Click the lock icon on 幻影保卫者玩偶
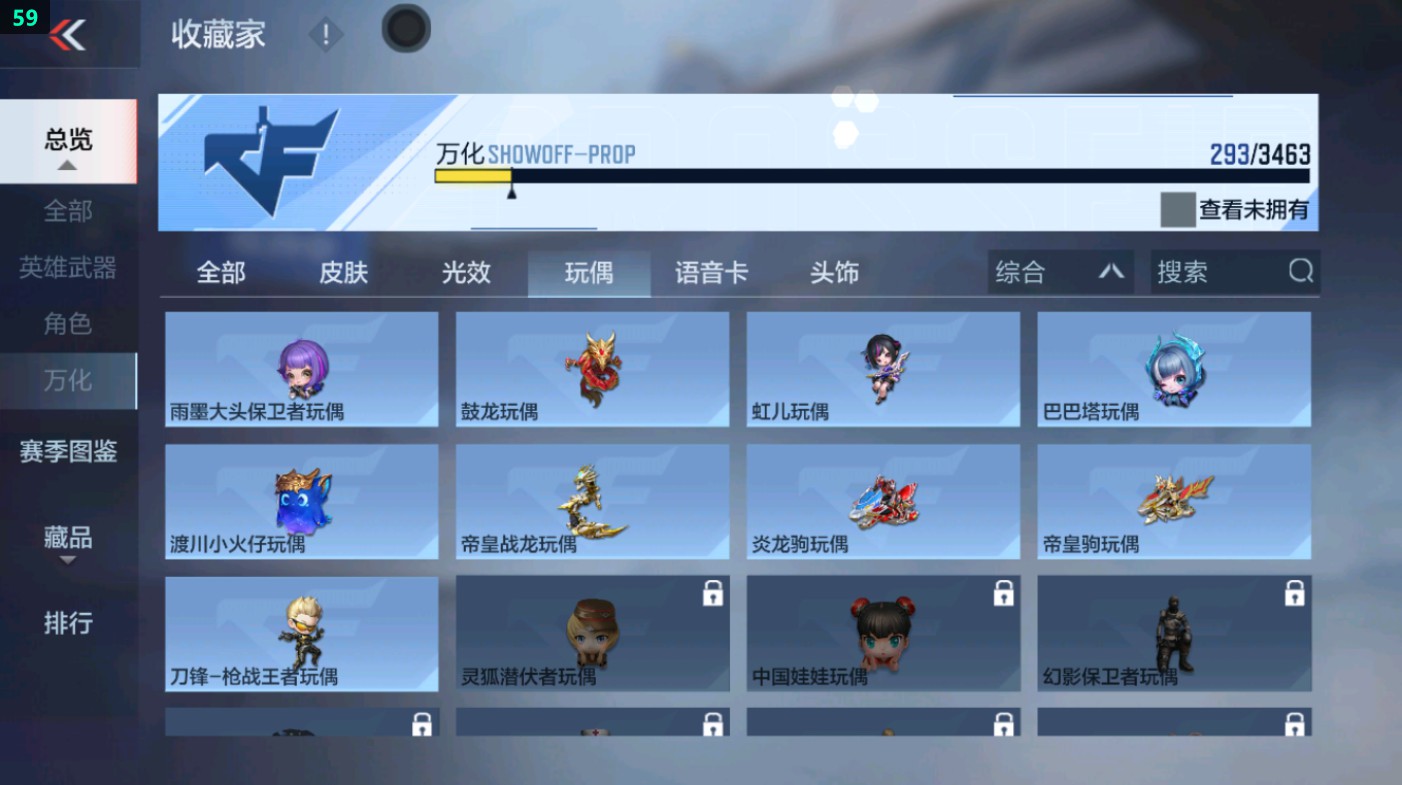This screenshot has width=1402, height=785. click(x=1294, y=593)
